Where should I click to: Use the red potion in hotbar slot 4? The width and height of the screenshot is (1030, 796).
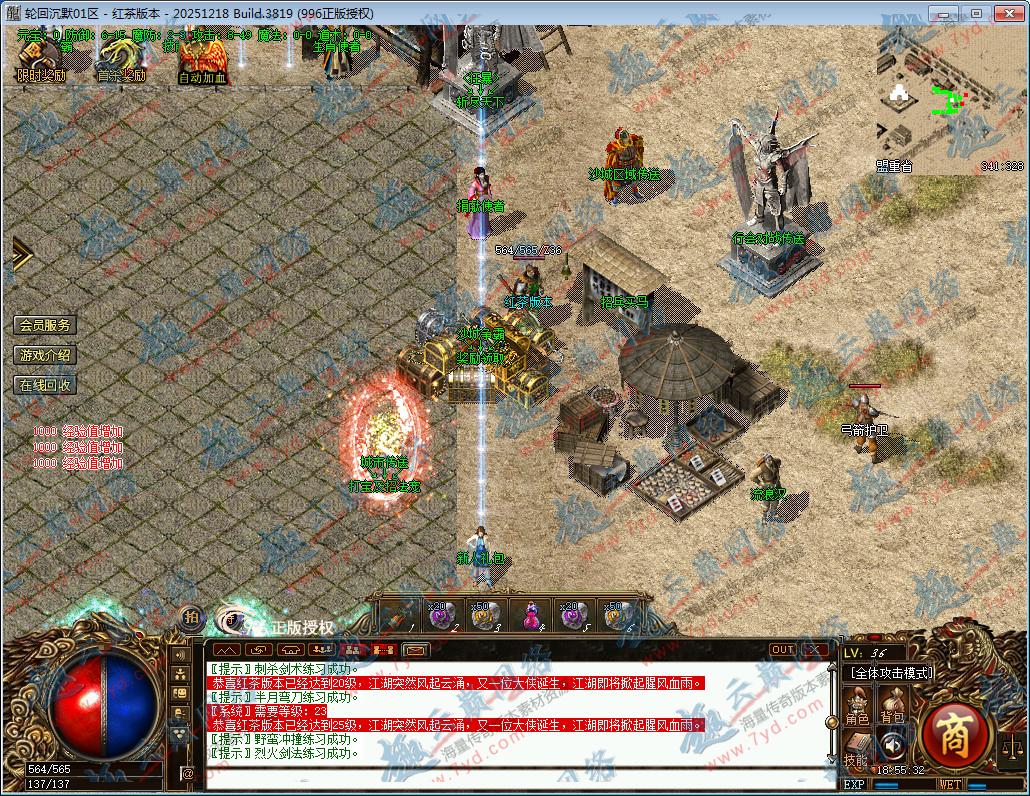530,616
